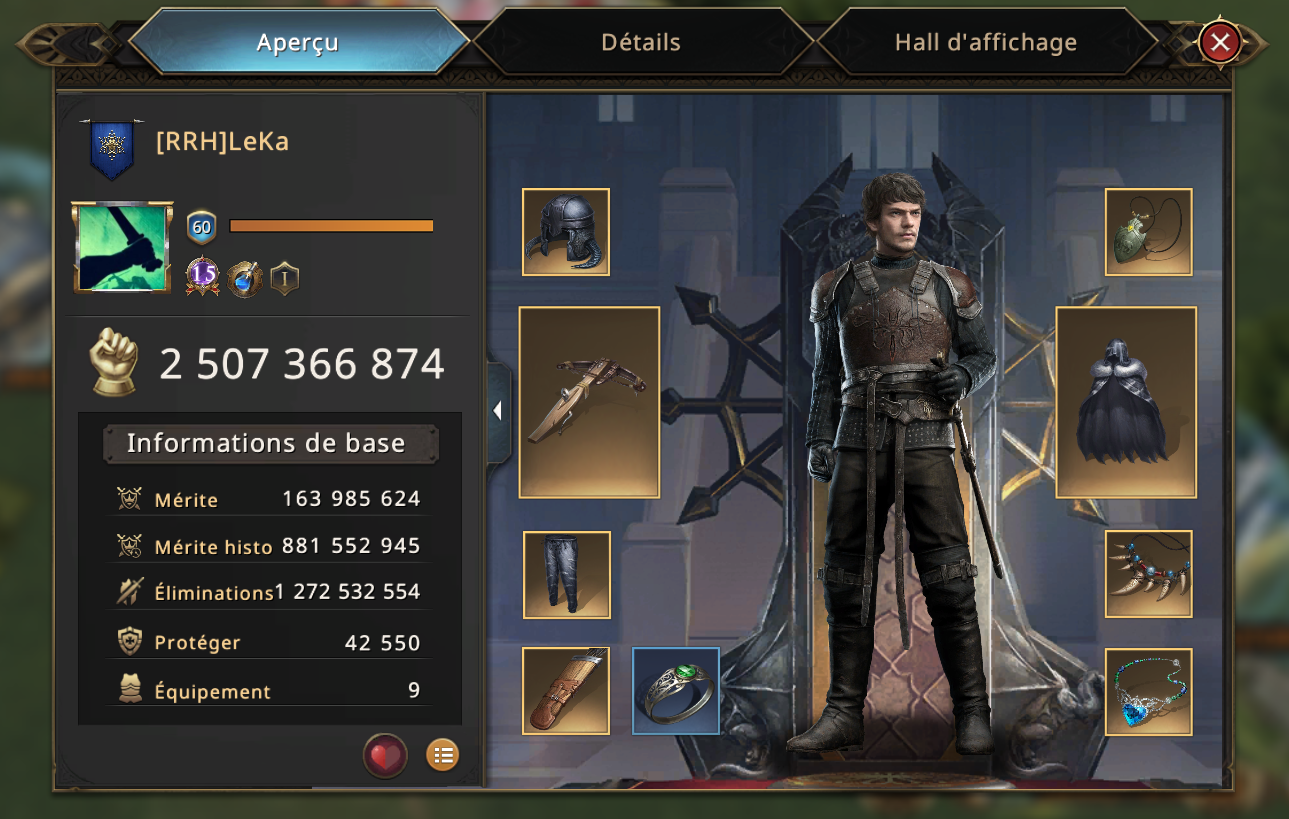Switch to the Aperçu tab
Viewport: 1289px width, 819px height.
coord(298,43)
